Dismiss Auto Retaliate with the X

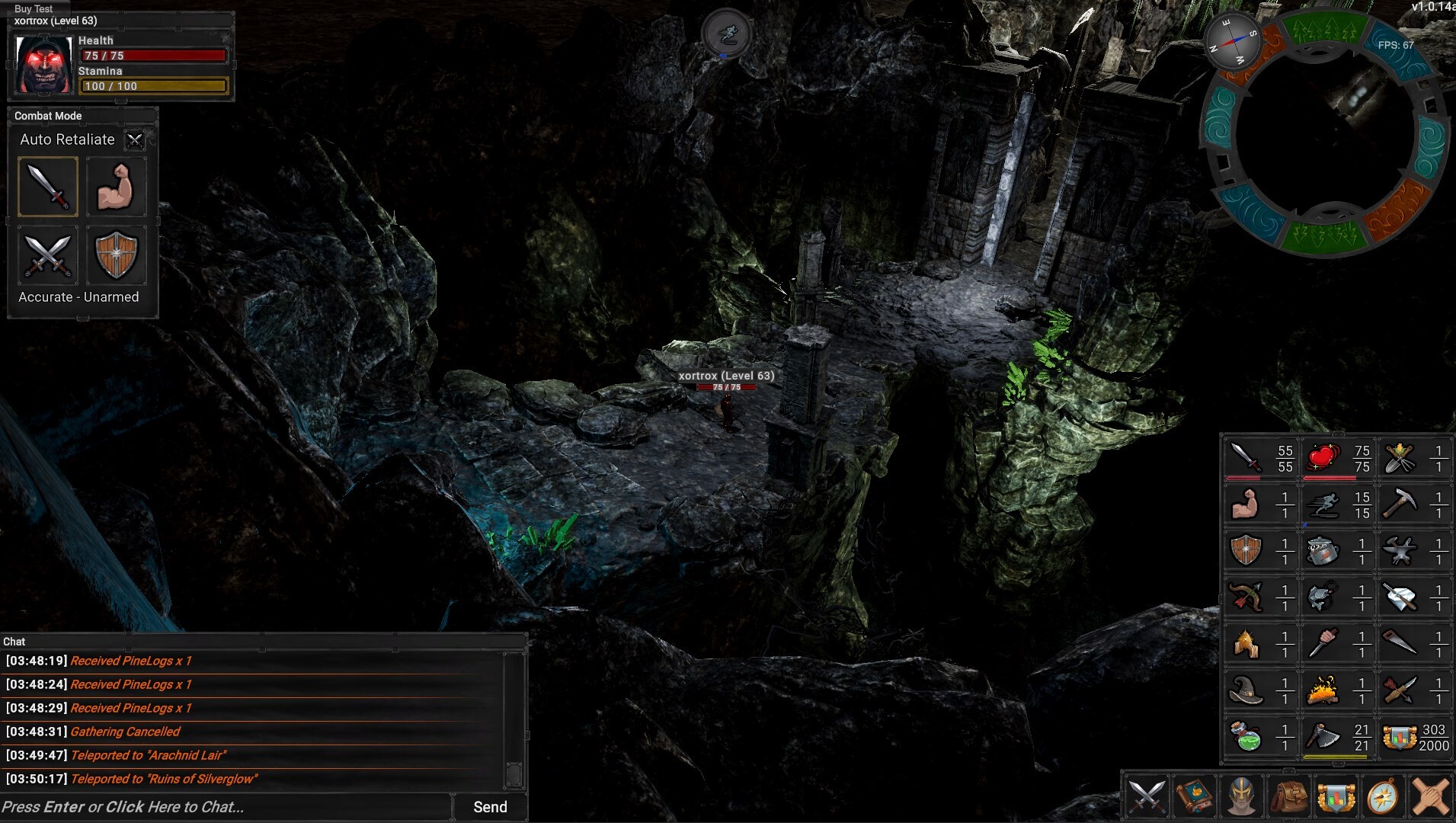[x=135, y=140]
